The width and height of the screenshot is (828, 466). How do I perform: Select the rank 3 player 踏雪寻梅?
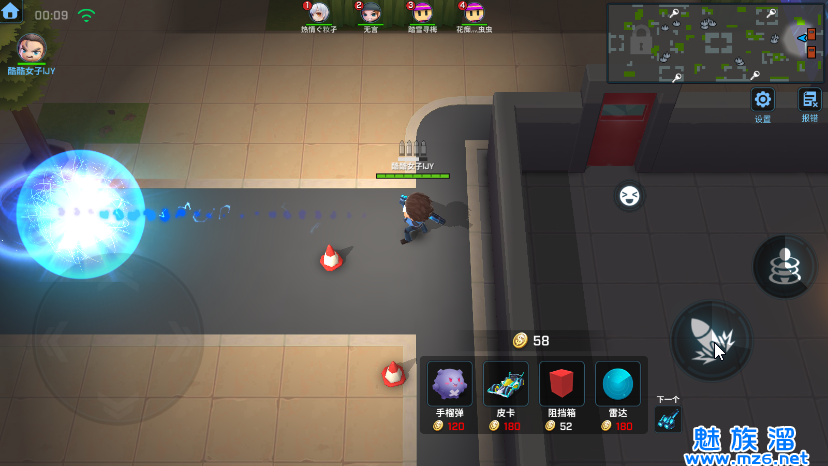pos(423,13)
